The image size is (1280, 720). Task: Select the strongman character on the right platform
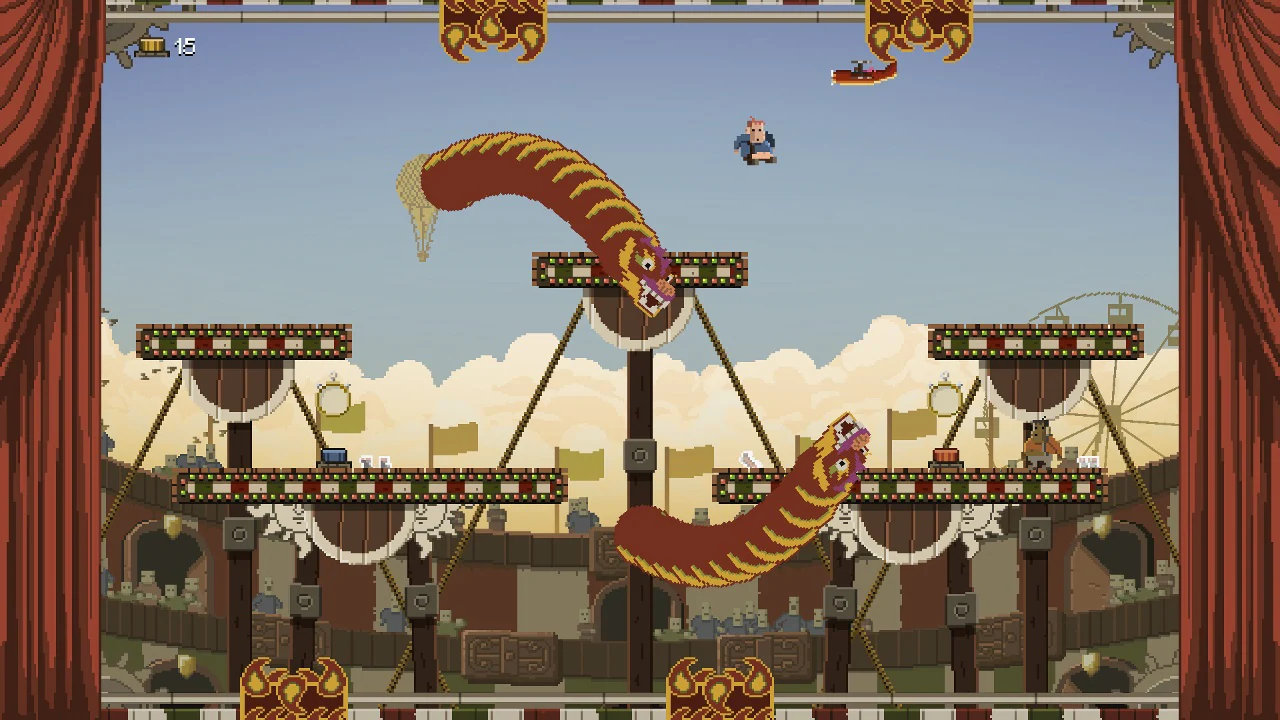pyautogui.click(x=1037, y=441)
